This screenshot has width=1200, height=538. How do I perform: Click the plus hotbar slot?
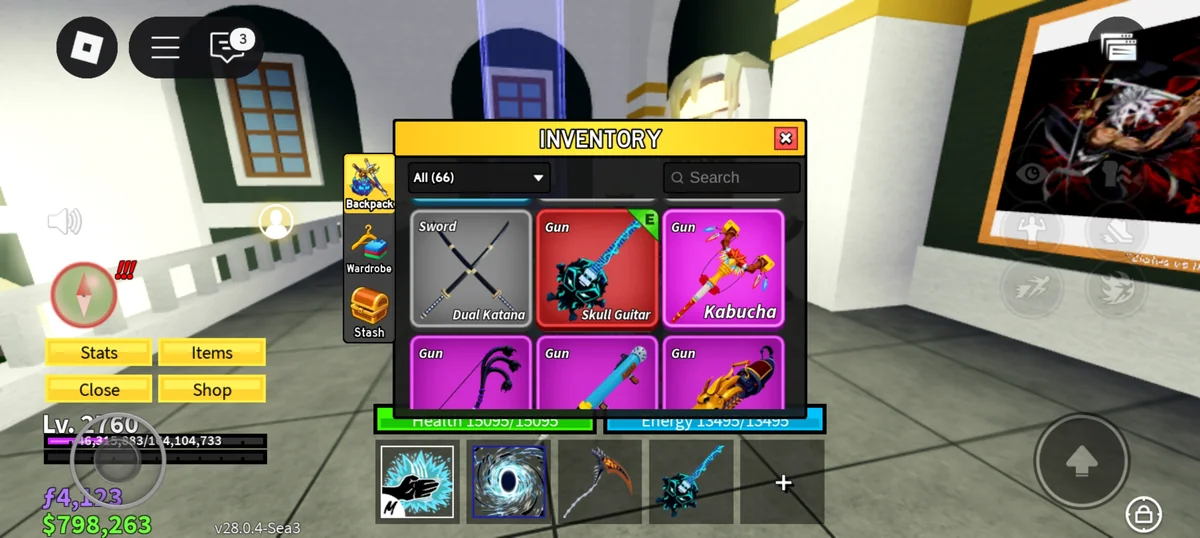pyautogui.click(x=783, y=482)
